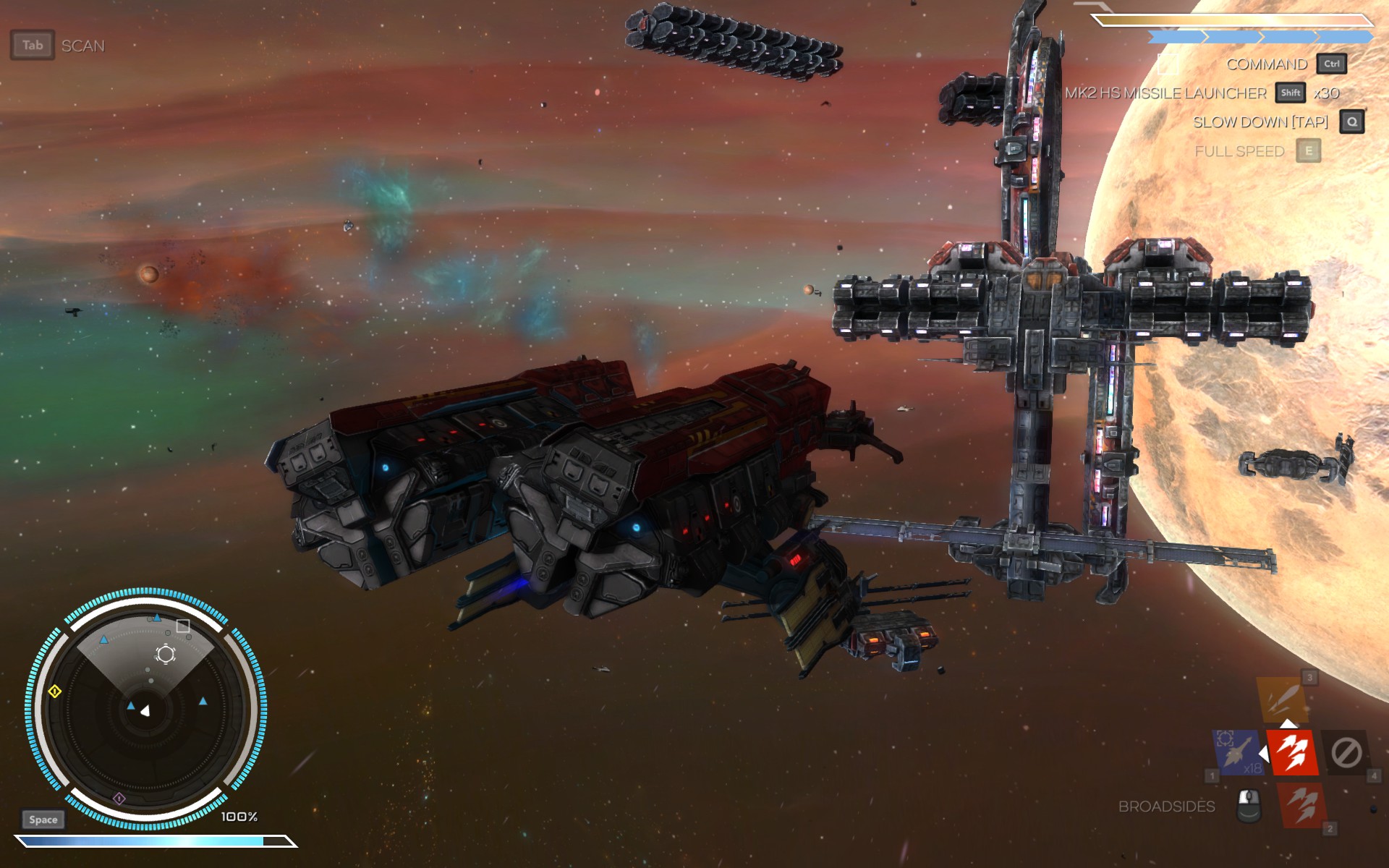Screen dimensions: 1389x868
Task: Select the yellow diamond alert marker on radar
Action: point(55,692)
